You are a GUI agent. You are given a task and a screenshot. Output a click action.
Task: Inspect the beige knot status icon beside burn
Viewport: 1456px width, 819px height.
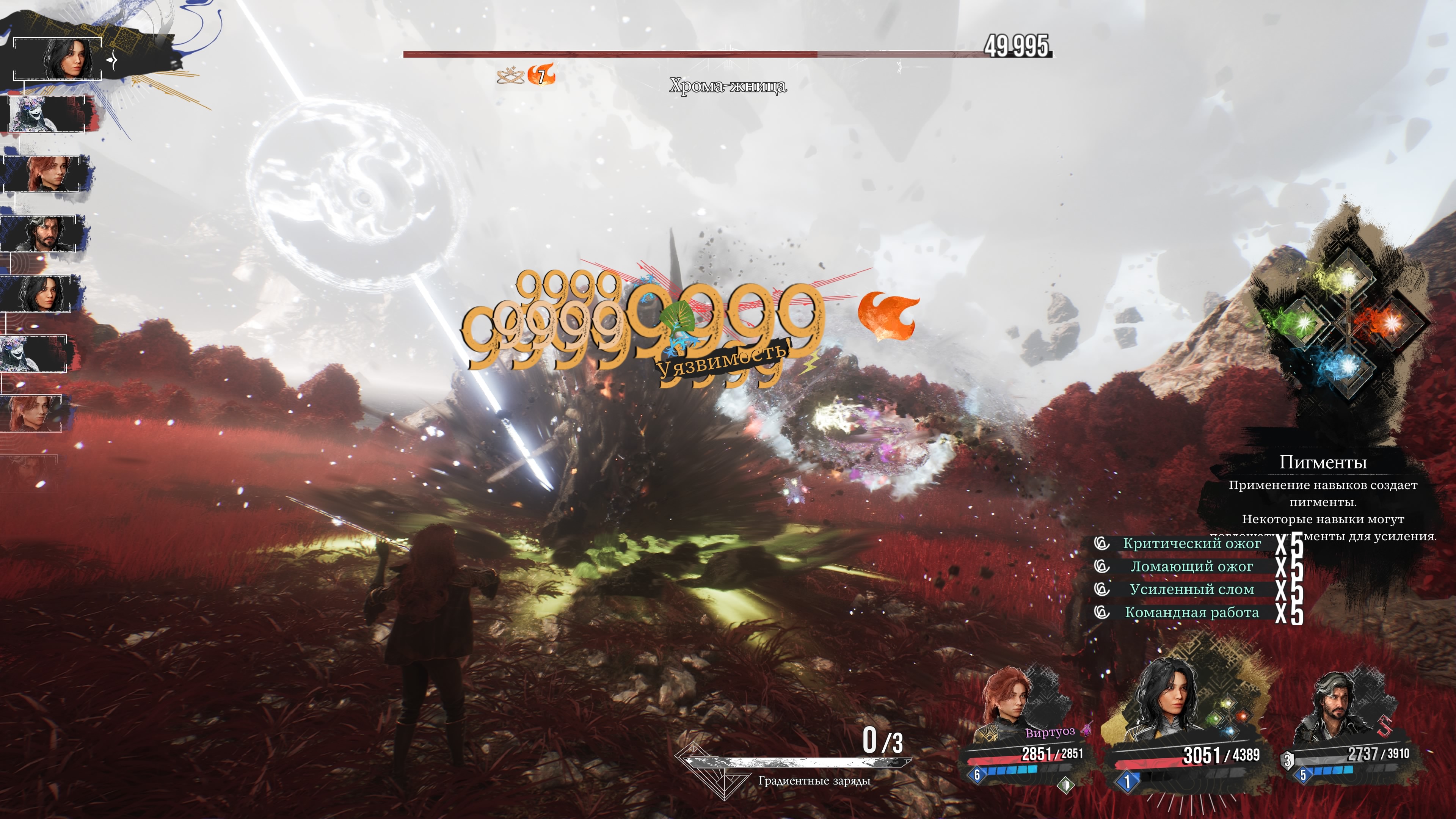point(509,75)
